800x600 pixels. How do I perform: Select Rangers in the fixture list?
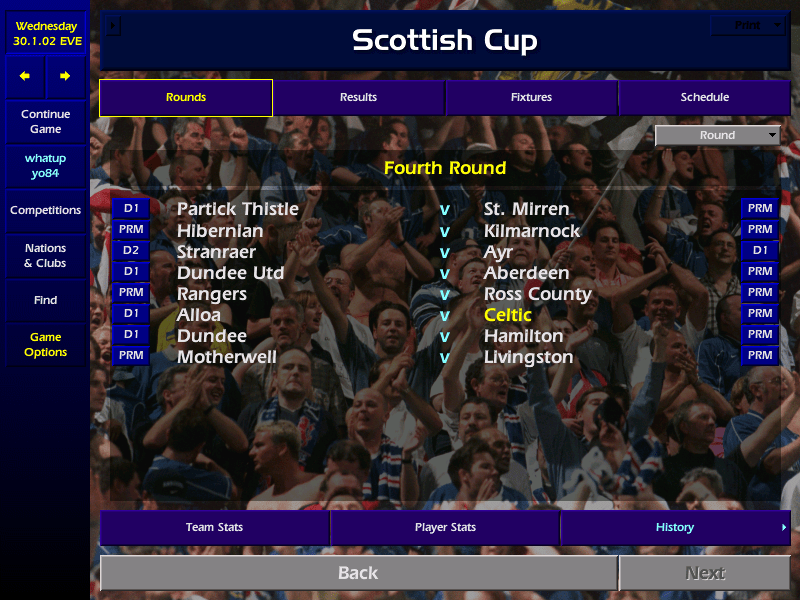(x=212, y=294)
